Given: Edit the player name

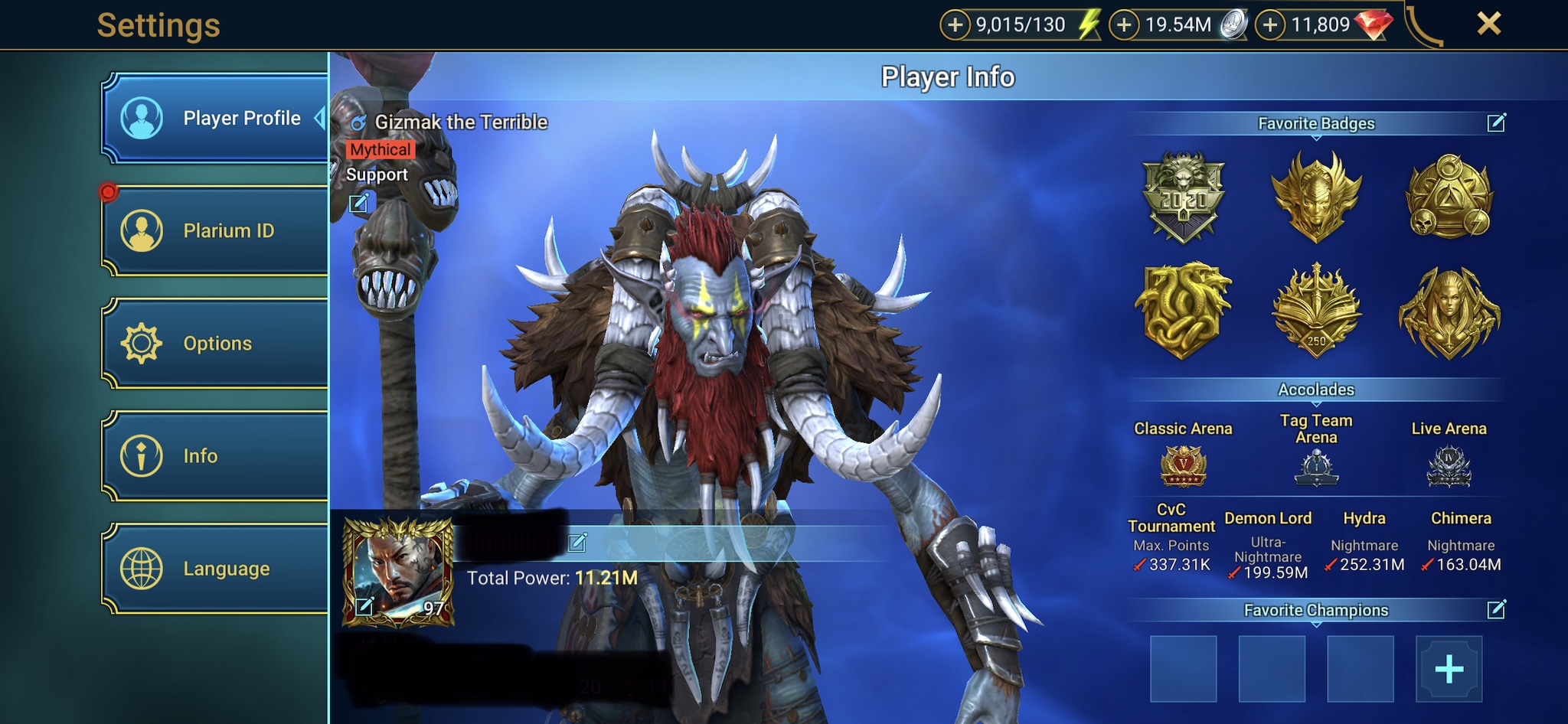Looking at the screenshot, I should [577, 543].
